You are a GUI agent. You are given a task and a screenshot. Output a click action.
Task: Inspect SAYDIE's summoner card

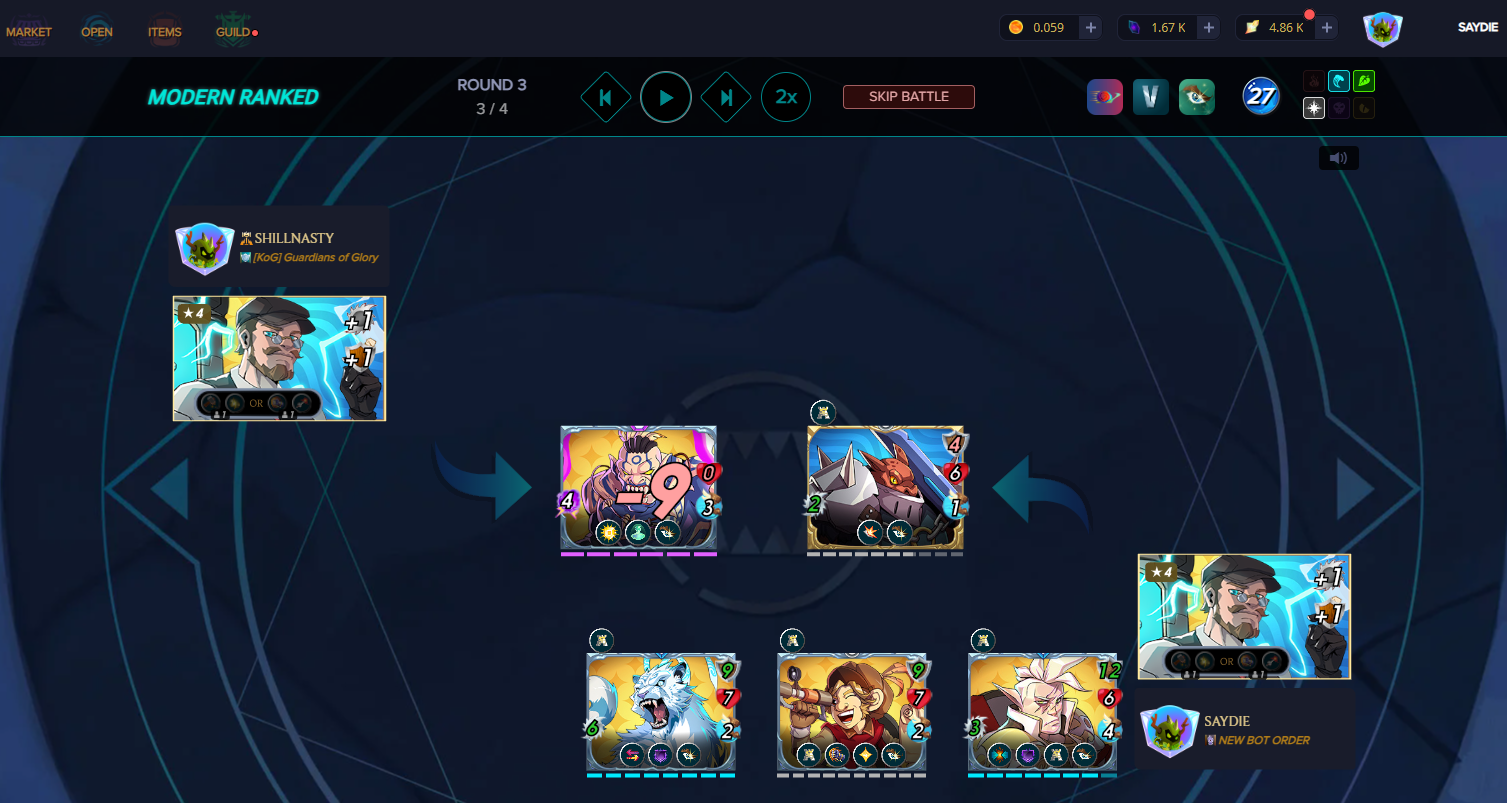pos(1244,617)
